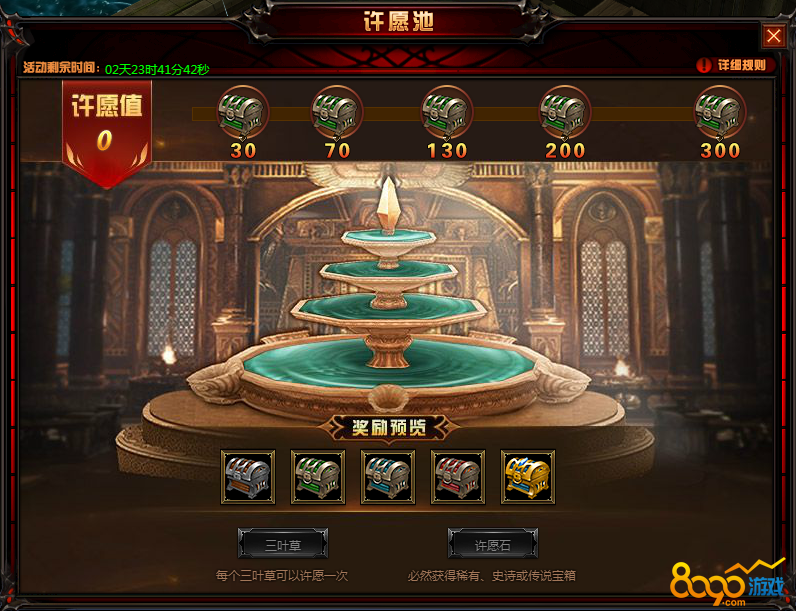Close the 许愿池 window
Image resolution: width=796 pixels, height=611 pixels.
point(774,36)
